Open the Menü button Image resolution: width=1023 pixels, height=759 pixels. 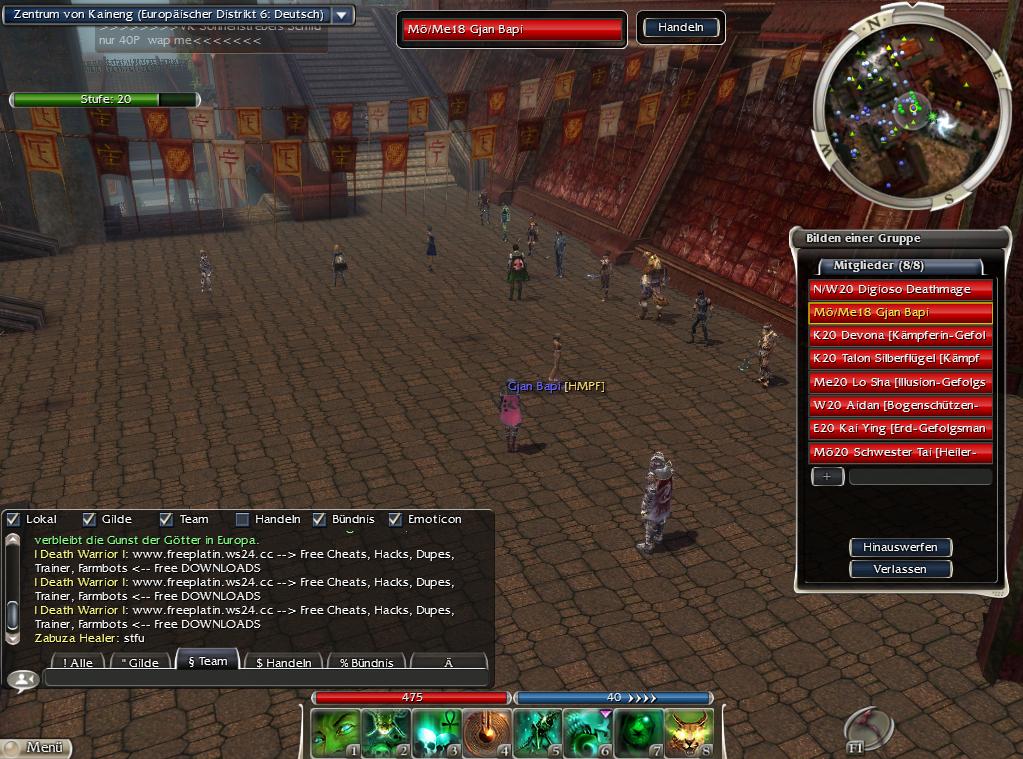click(x=36, y=747)
